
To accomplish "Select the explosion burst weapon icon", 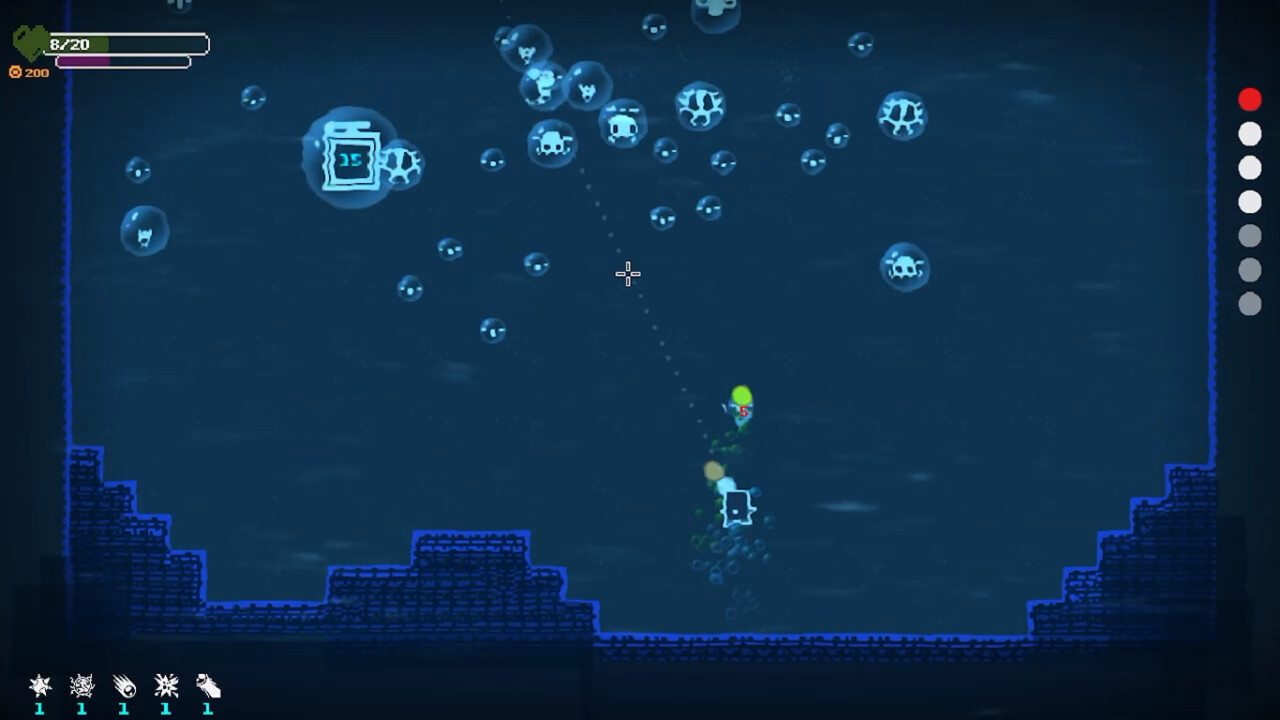I will click(165, 686).
